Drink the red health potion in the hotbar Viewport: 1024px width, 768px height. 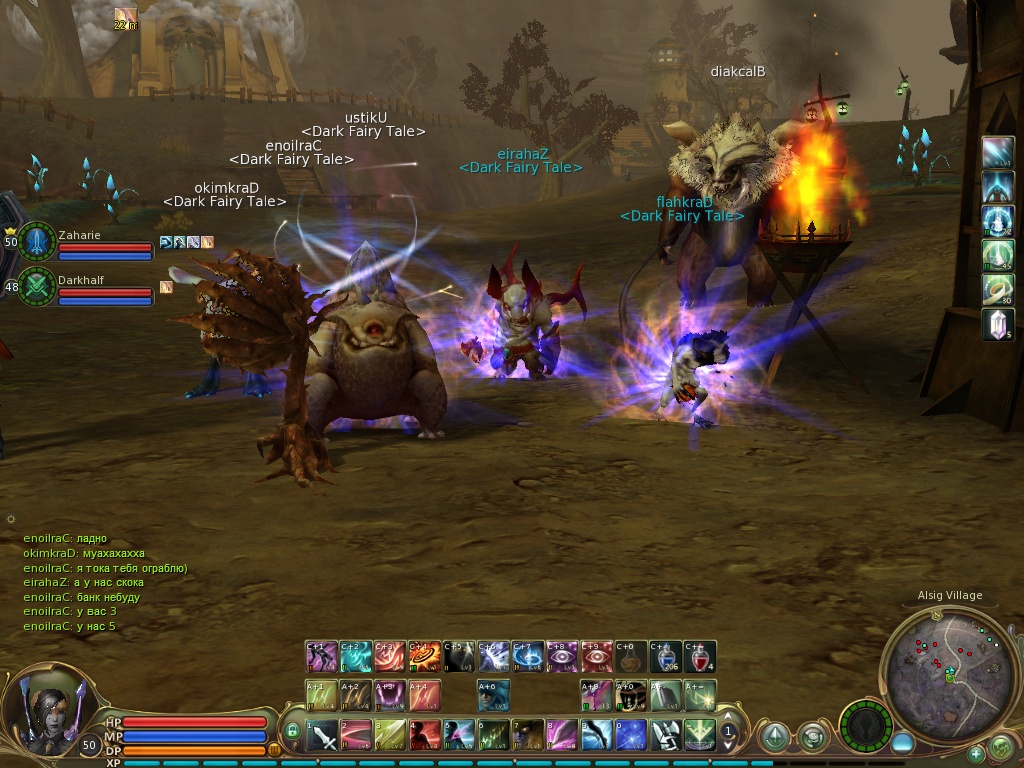(700, 656)
